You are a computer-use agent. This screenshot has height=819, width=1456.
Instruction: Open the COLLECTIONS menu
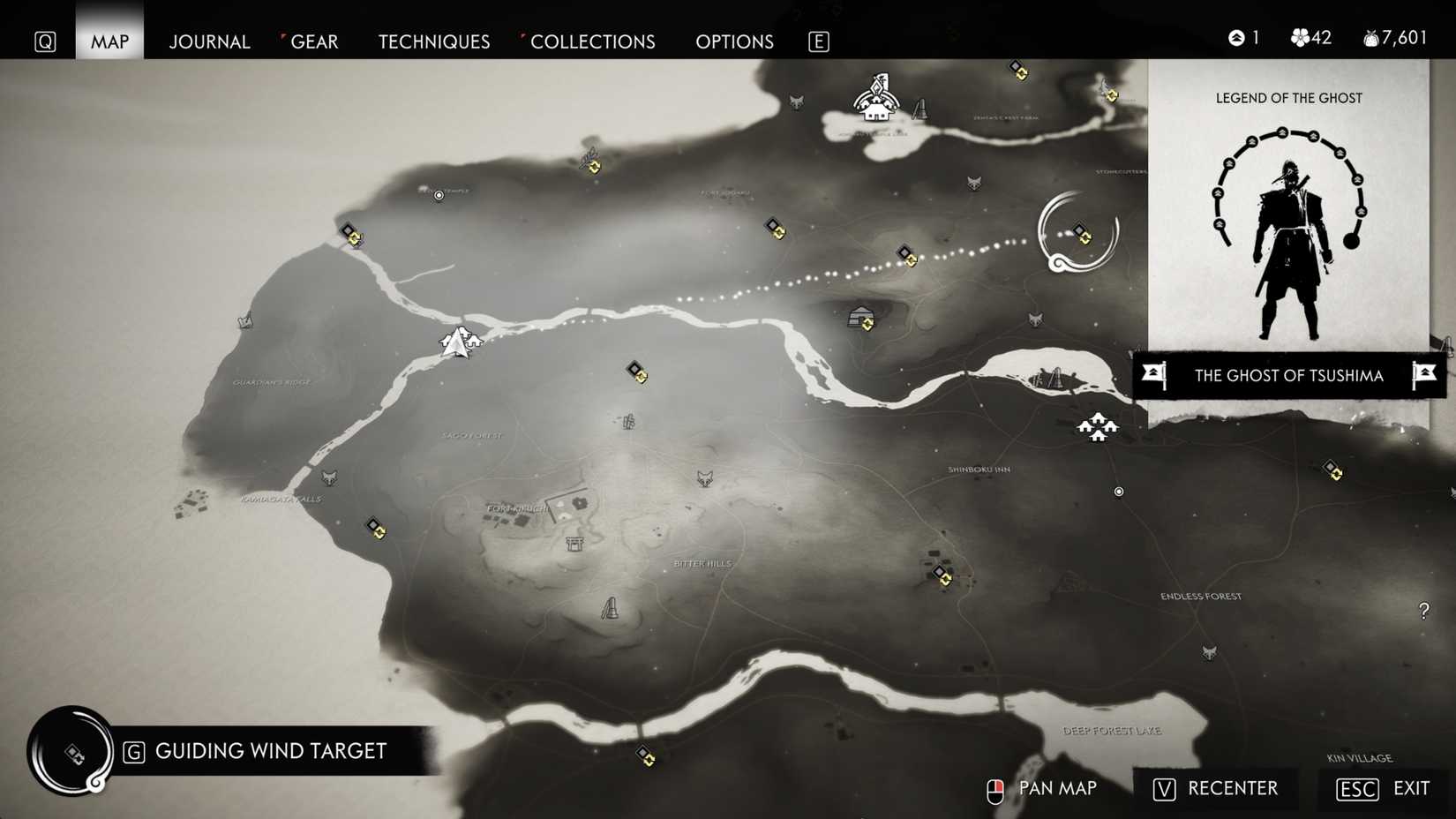(x=592, y=41)
